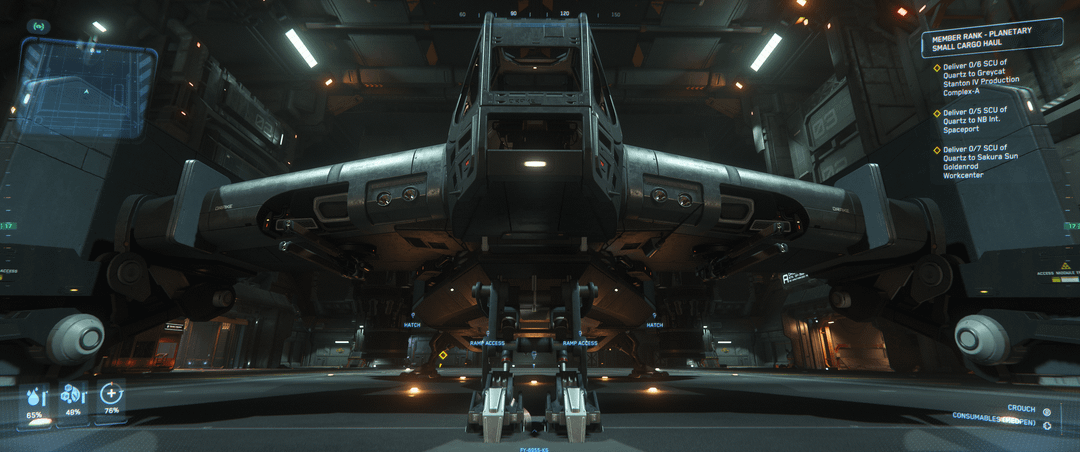The width and height of the screenshot is (1080, 452).
Task: Click the health plus-circle status icon
Action: click(111, 393)
